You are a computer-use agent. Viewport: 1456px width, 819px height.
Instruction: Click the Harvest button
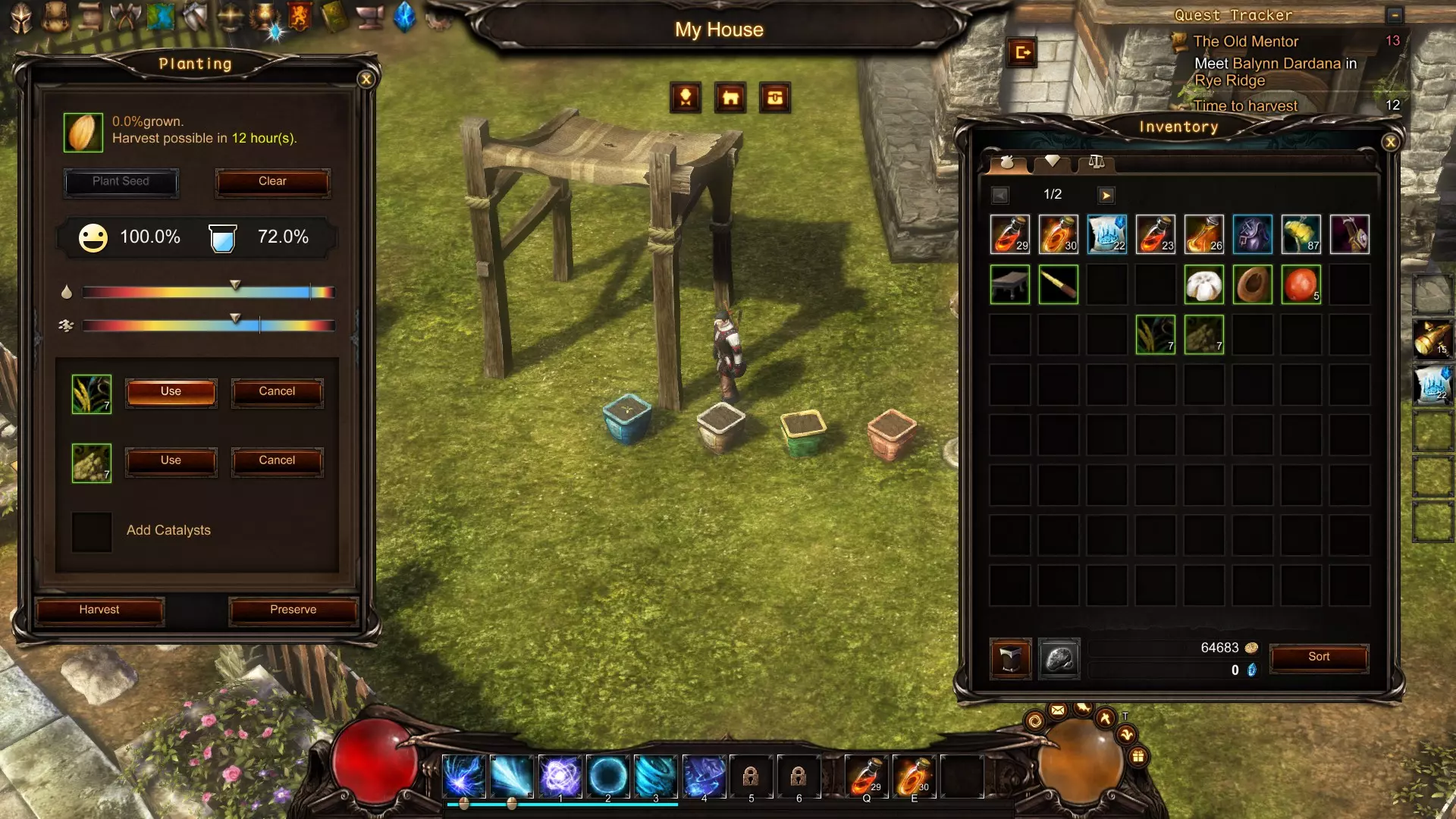[99, 610]
